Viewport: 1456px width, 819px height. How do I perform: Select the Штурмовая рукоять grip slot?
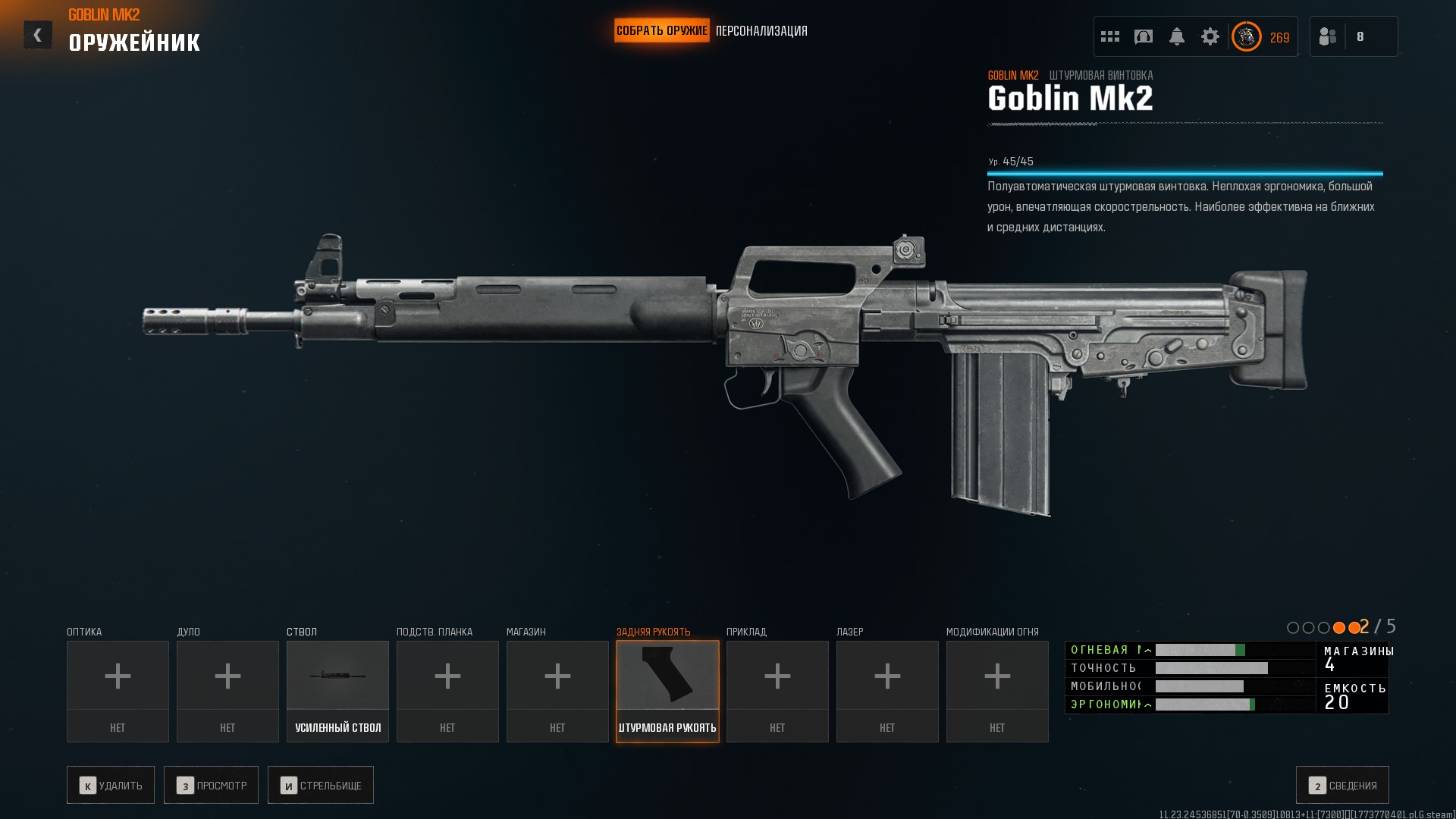point(667,691)
